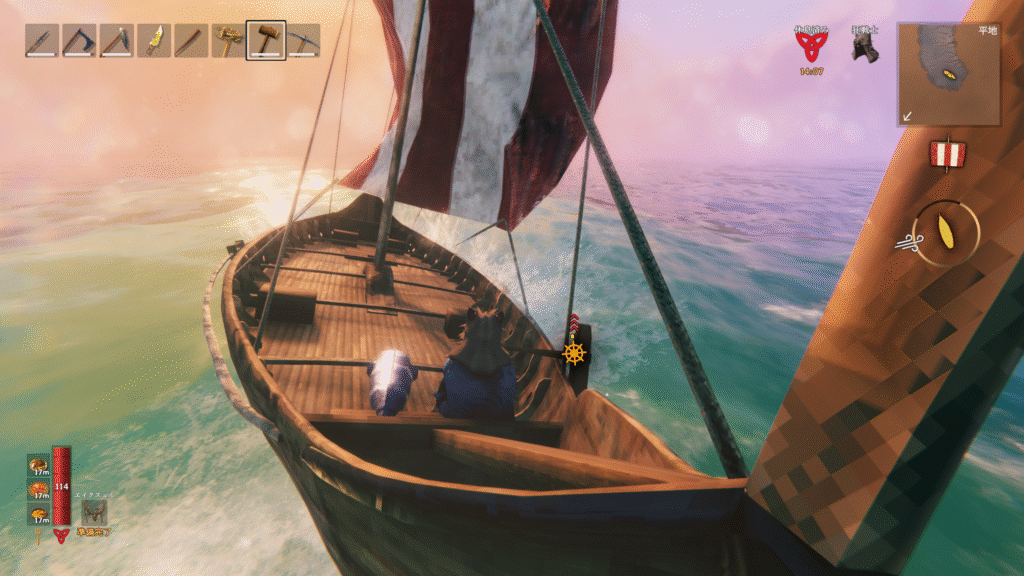Click the circular wind direction indicator

coord(945,234)
